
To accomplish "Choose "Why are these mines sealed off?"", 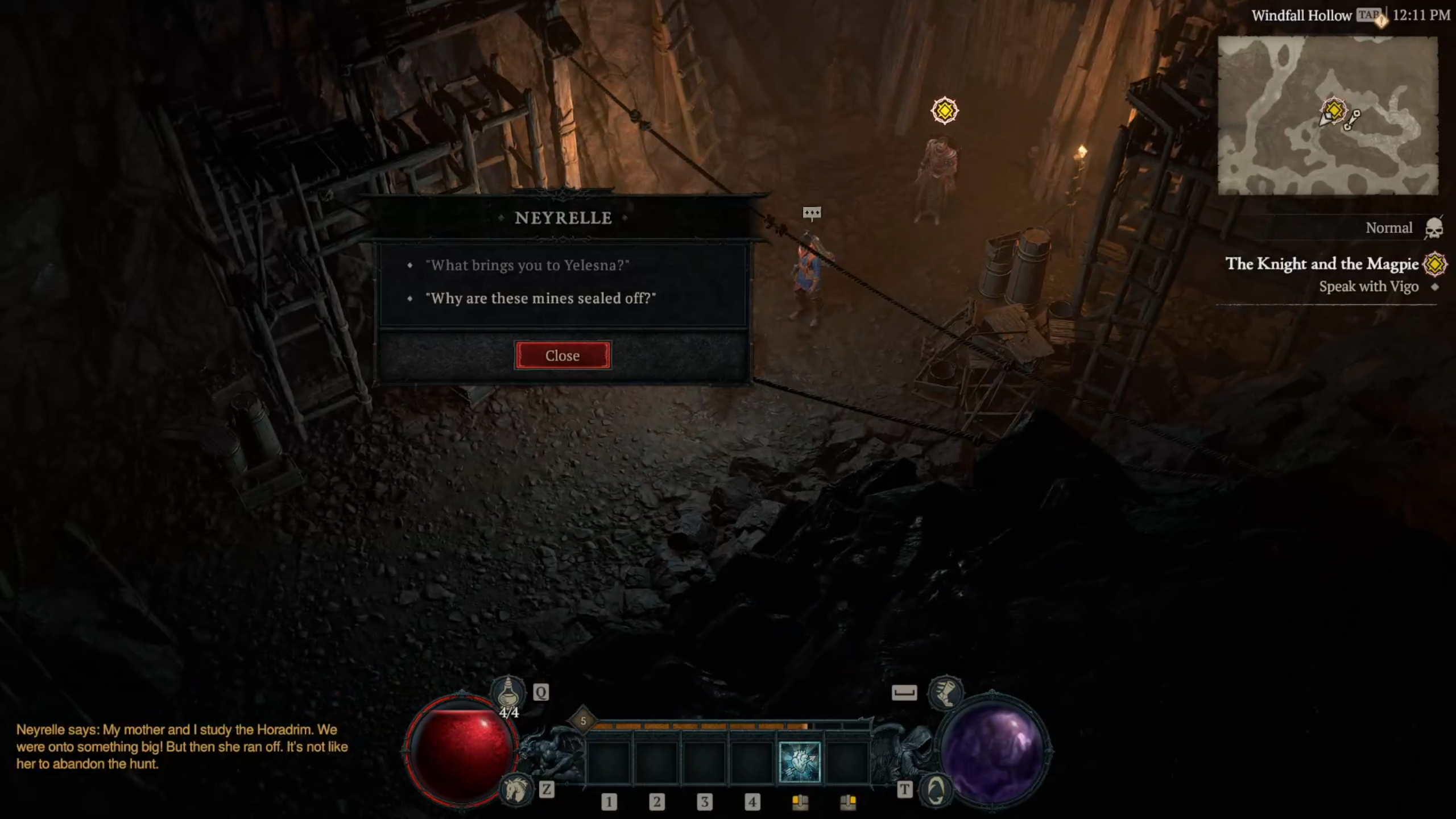I will point(540,299).
